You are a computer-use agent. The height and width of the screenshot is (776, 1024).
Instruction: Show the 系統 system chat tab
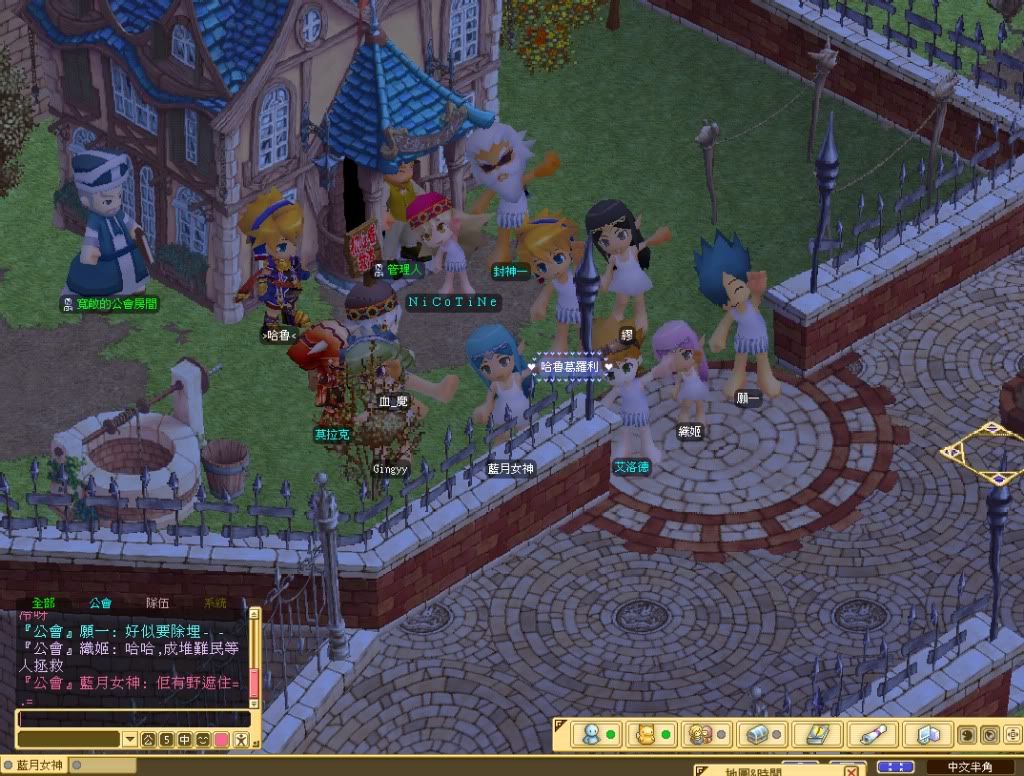[x=214, y=603]
